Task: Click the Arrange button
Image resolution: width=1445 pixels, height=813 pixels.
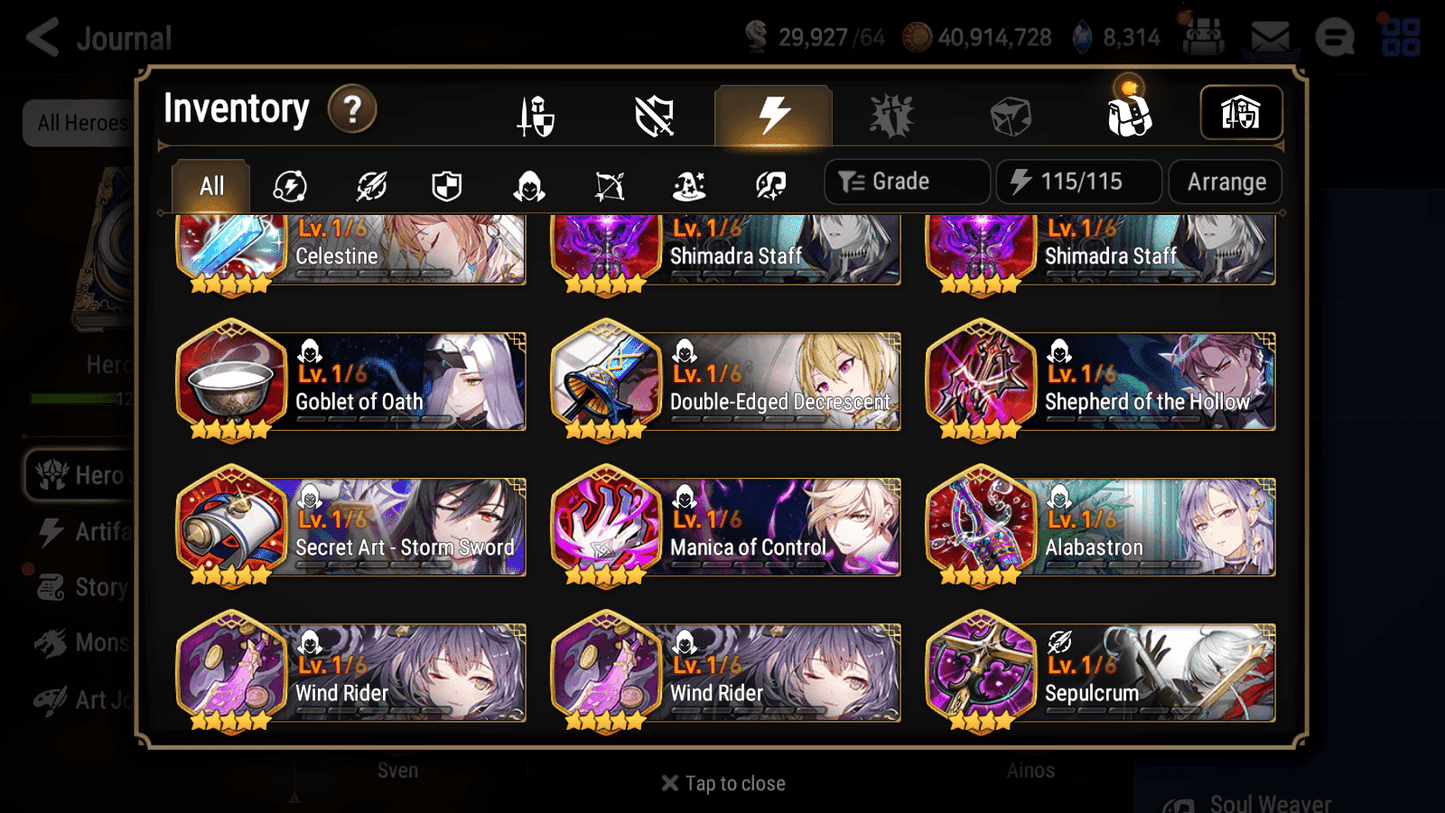Action: tap(1225, 181)
